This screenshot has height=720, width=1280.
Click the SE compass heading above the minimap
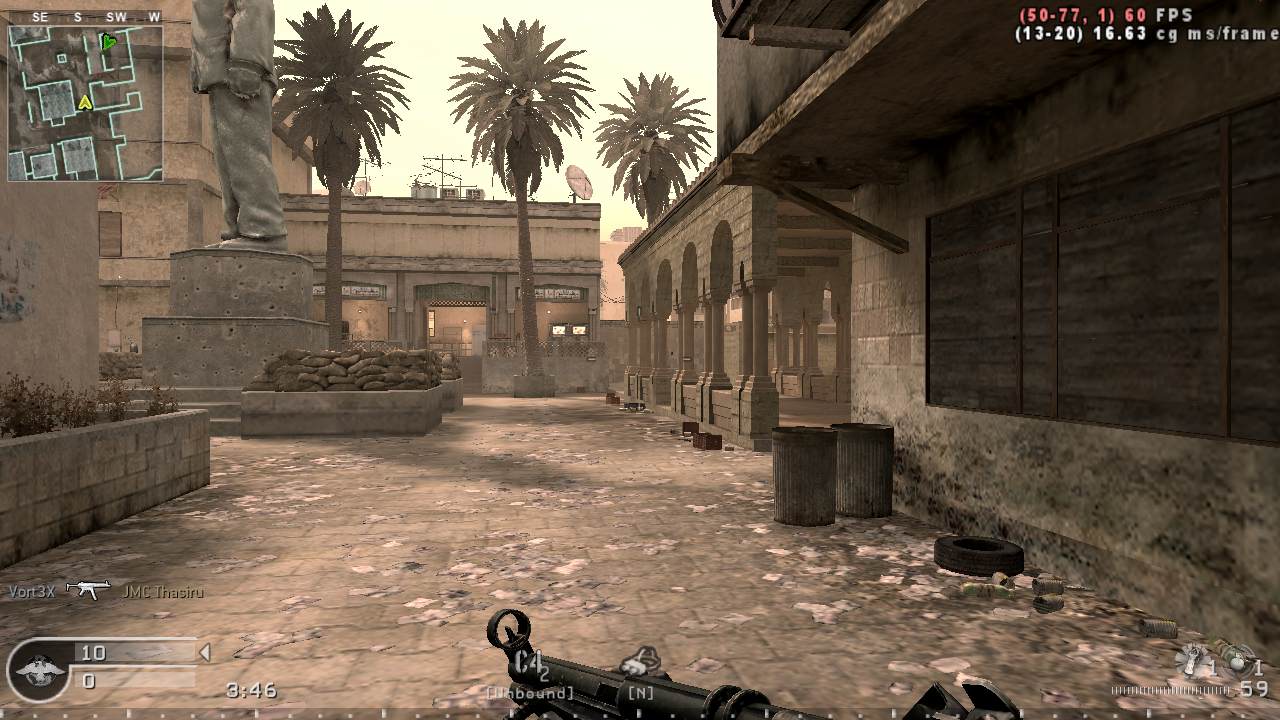tap(39, 15)
